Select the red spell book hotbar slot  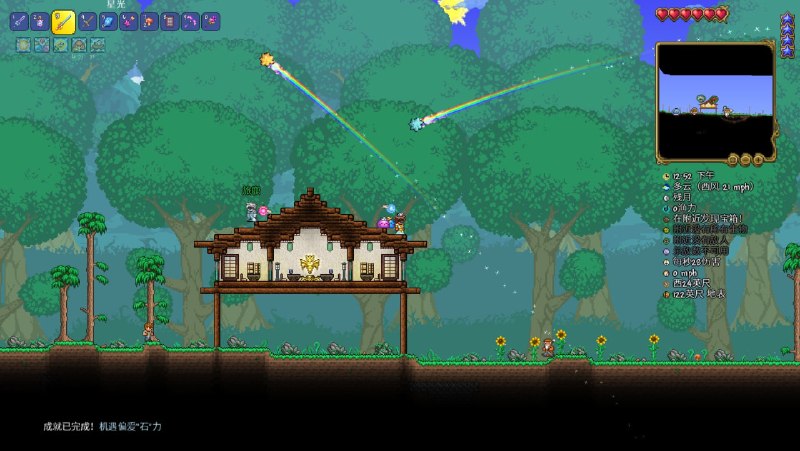(x=169, y=21)
